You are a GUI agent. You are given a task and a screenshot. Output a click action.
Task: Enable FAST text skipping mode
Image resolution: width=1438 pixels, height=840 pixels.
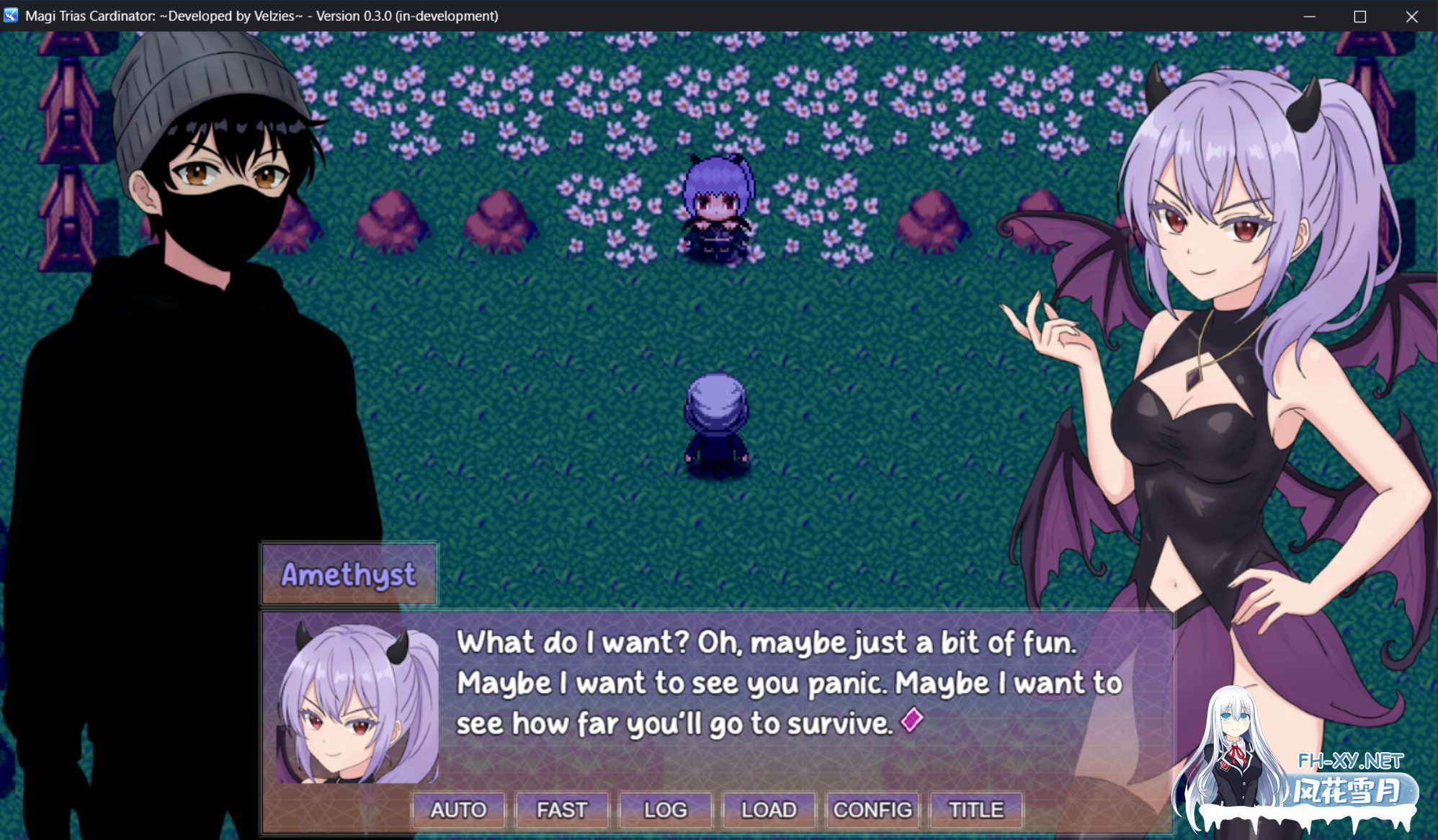point(561,810)
